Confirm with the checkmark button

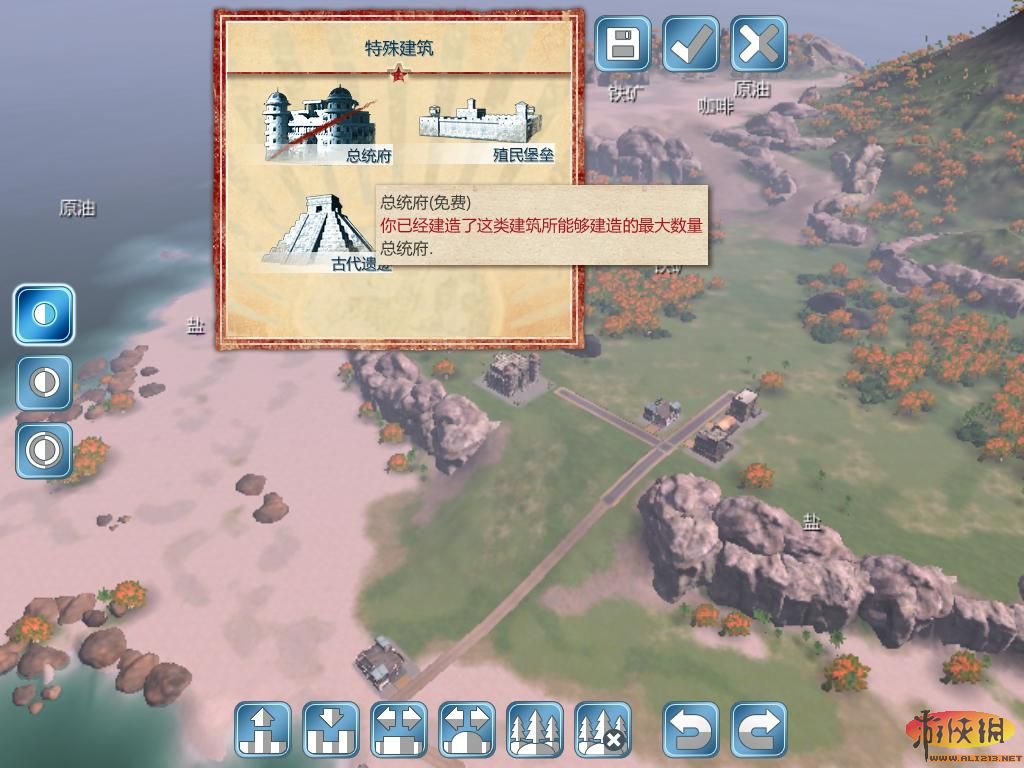click(x=691, y=43)
